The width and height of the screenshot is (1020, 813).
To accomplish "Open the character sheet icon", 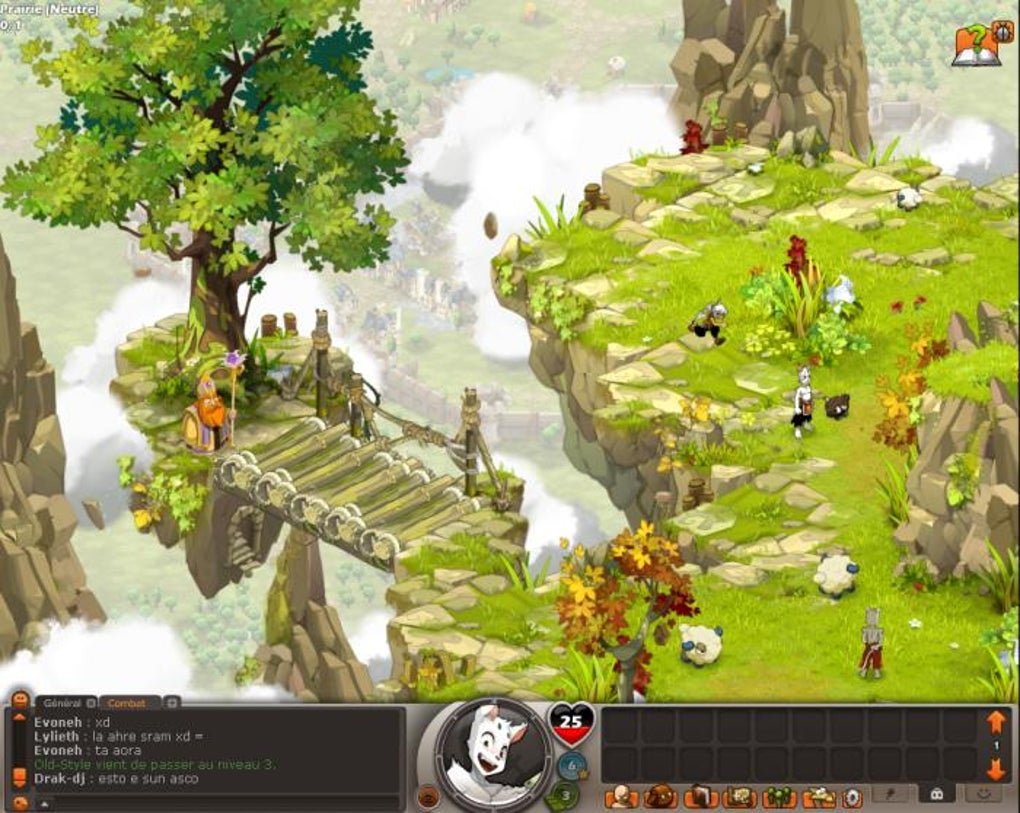I will 620,797.
